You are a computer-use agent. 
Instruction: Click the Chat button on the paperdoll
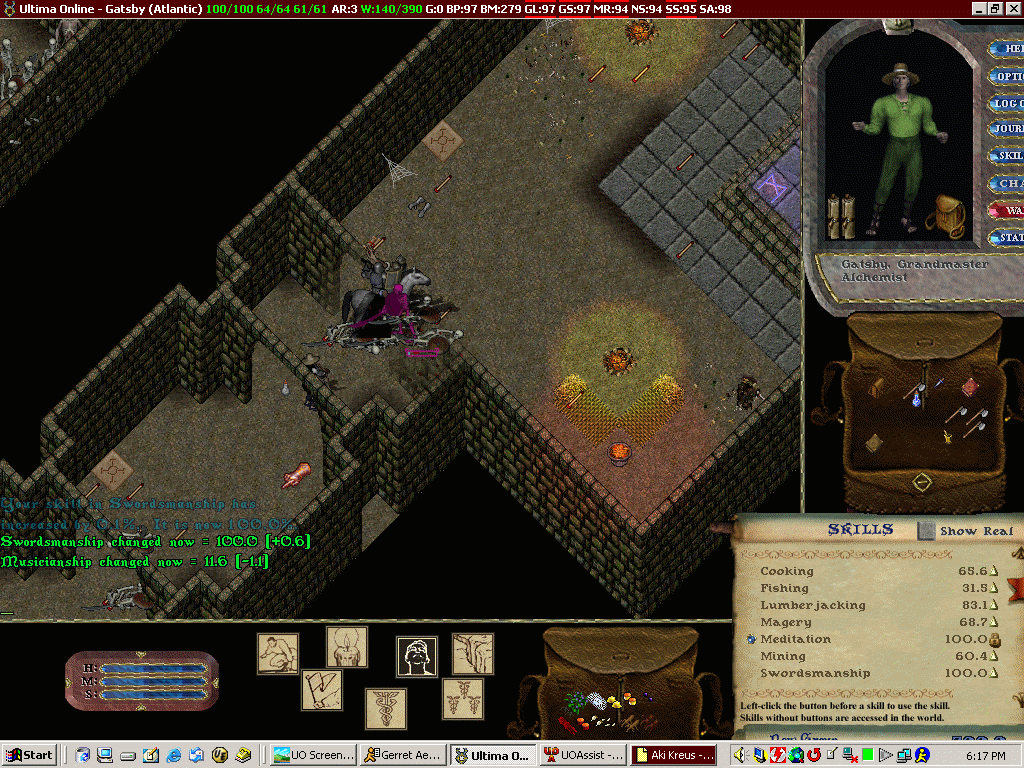(x=1006, y=184)
